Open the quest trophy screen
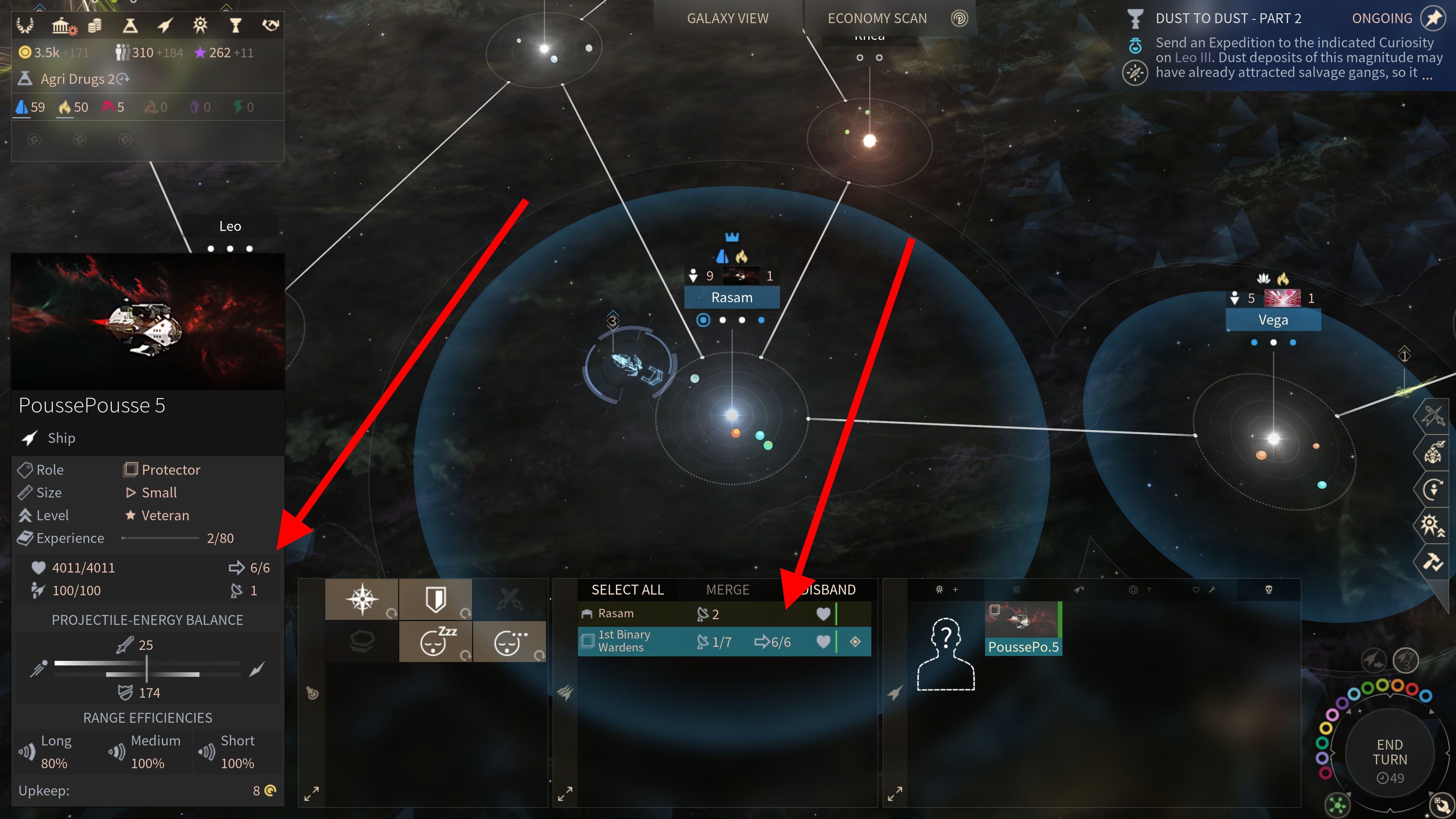This screenshot has width=1456, height=819. (x=235, y=25)
